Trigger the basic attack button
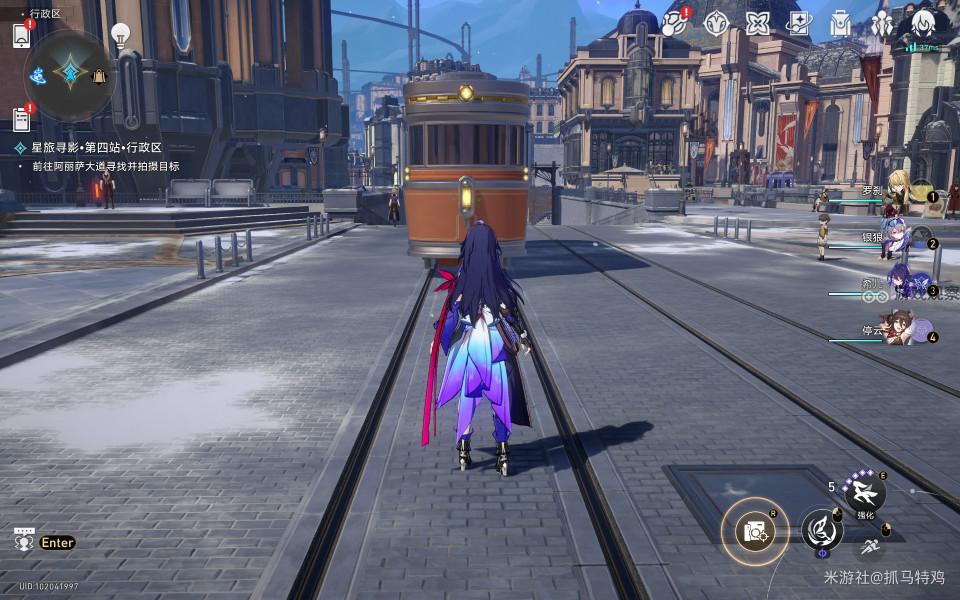 tap(820, 529)
